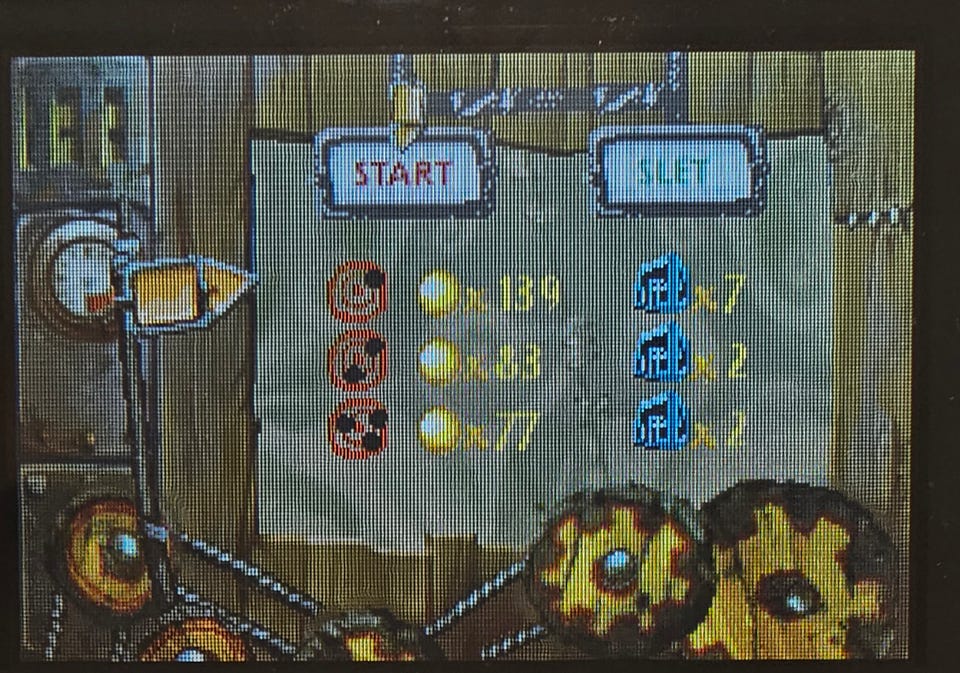Choose the one-dot save slot icon

click(357, 292)
